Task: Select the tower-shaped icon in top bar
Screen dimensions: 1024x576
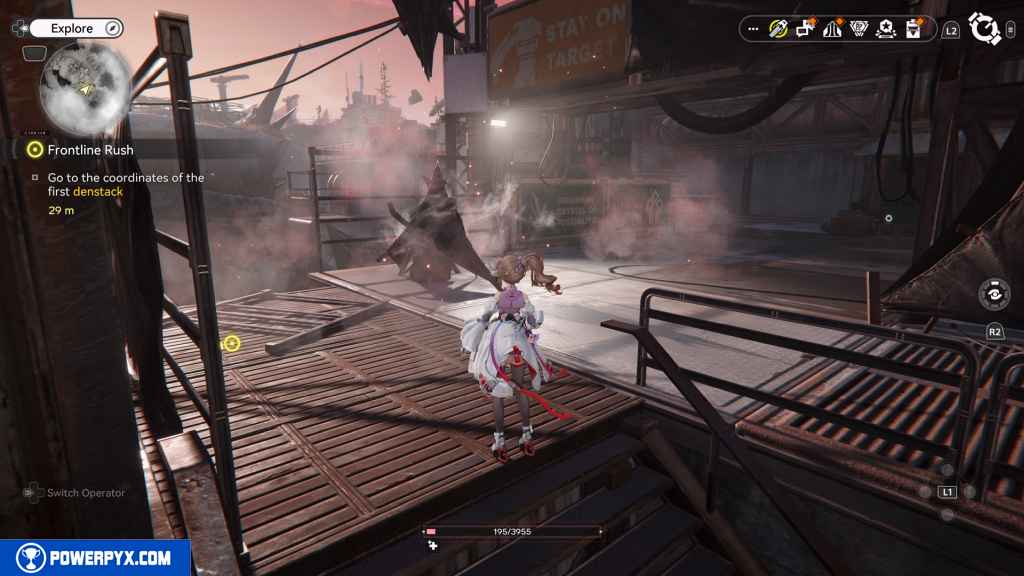Action: point(831,29)
